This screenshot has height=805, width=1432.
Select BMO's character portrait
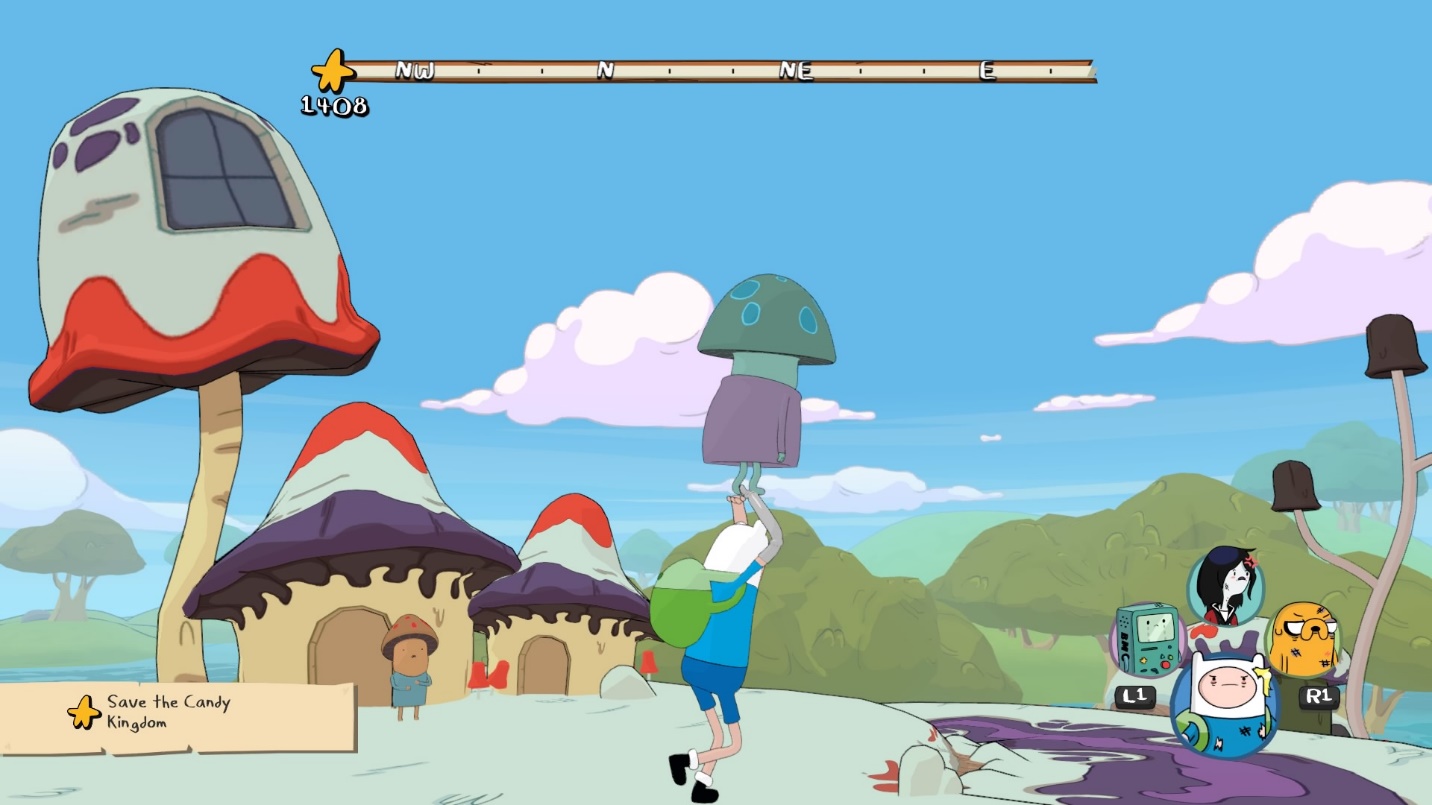1149,639
